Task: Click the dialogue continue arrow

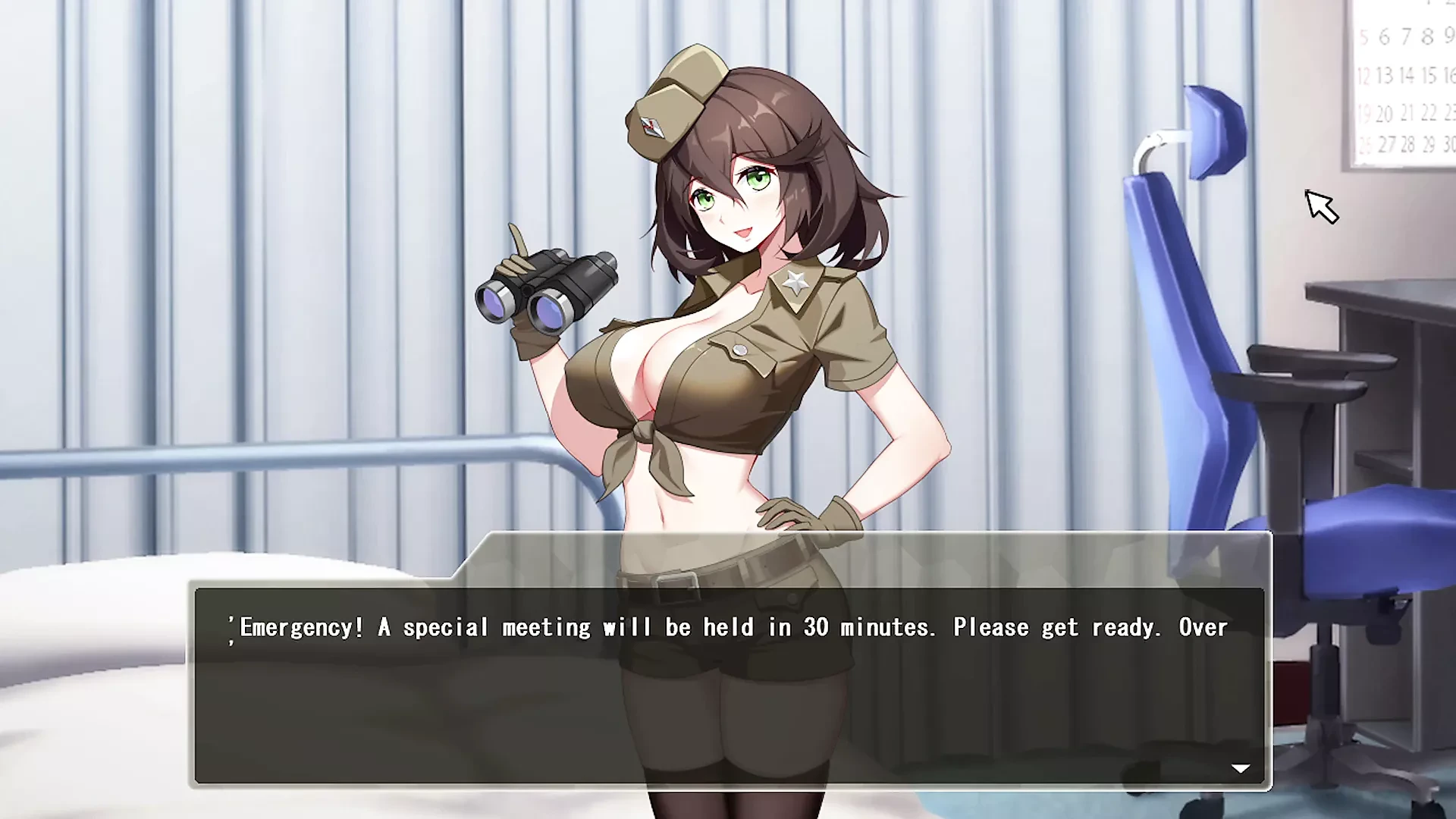Action: pyautogui.click(x=1240, y=768)
